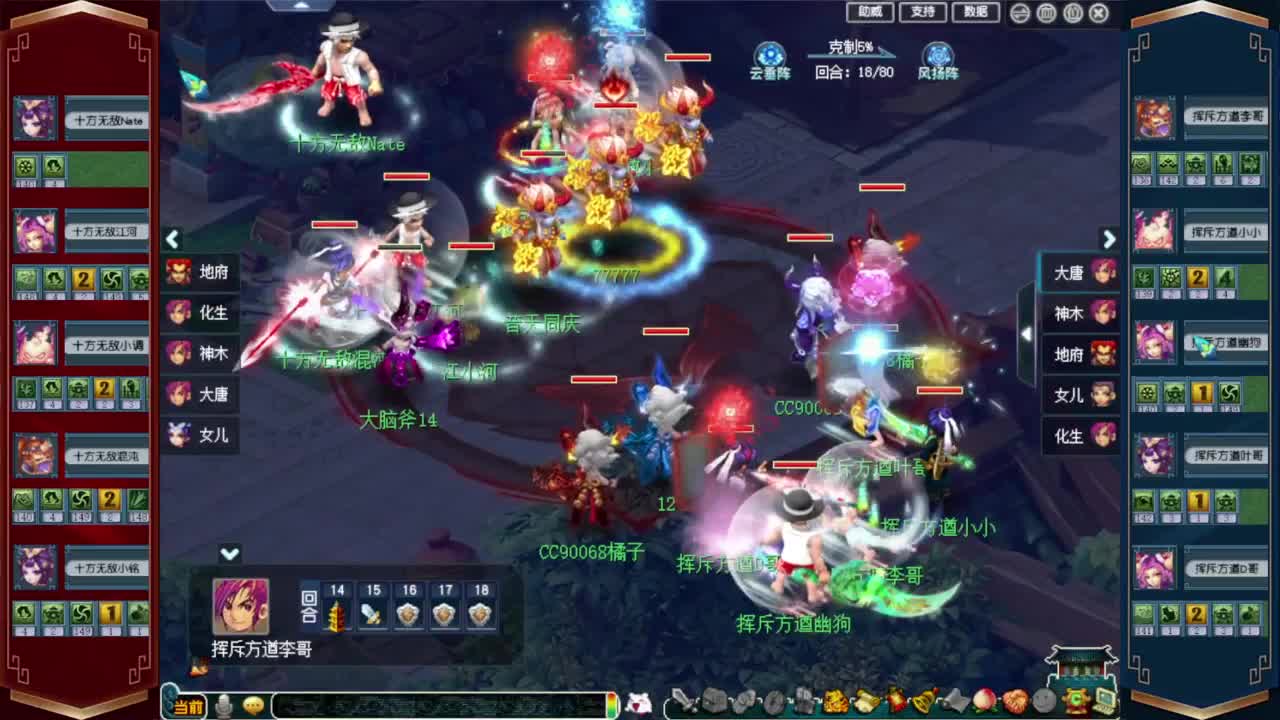Click the peach item icon in the toolbar
The height and width of the screenshot is (720, 1280).
tap(982, 700)
